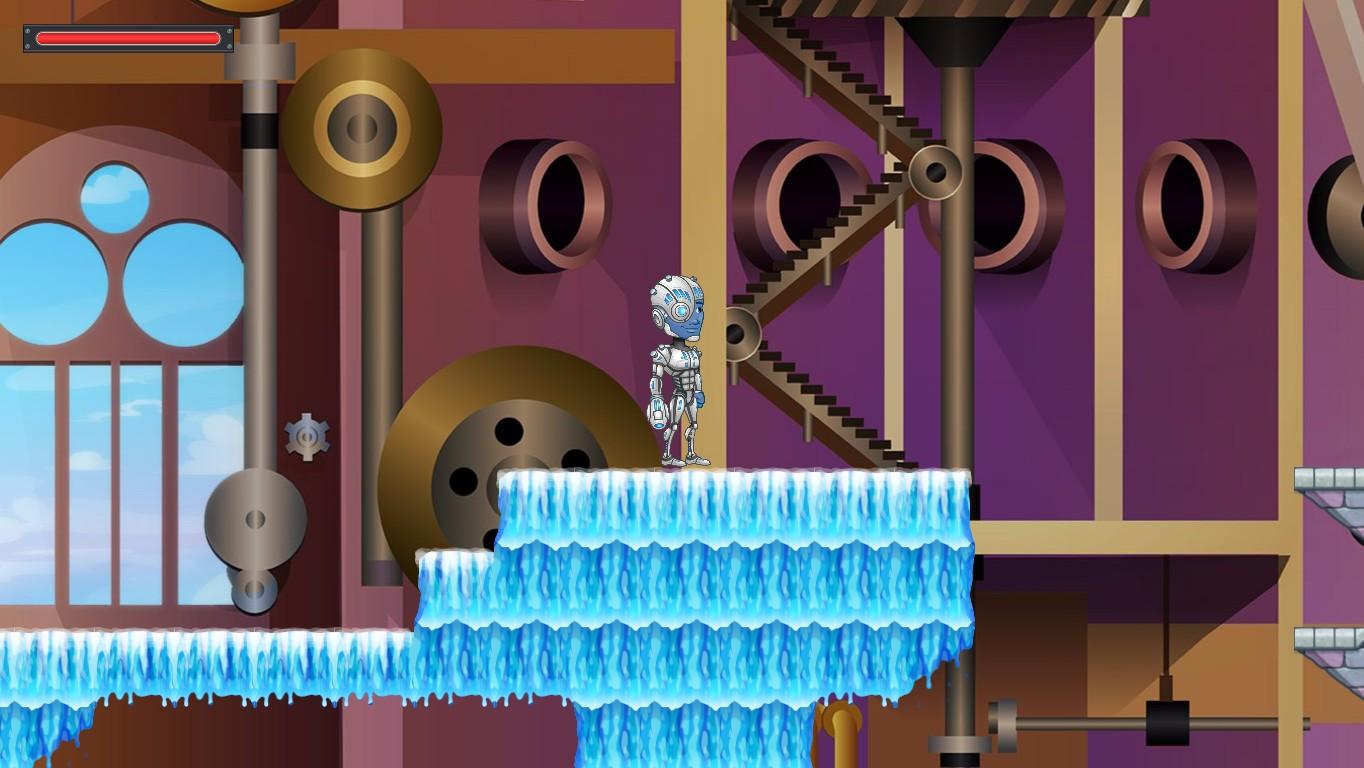Click the vertical metal pole near the window
The image size is (1364, 768).
click(x=255, y=300)
